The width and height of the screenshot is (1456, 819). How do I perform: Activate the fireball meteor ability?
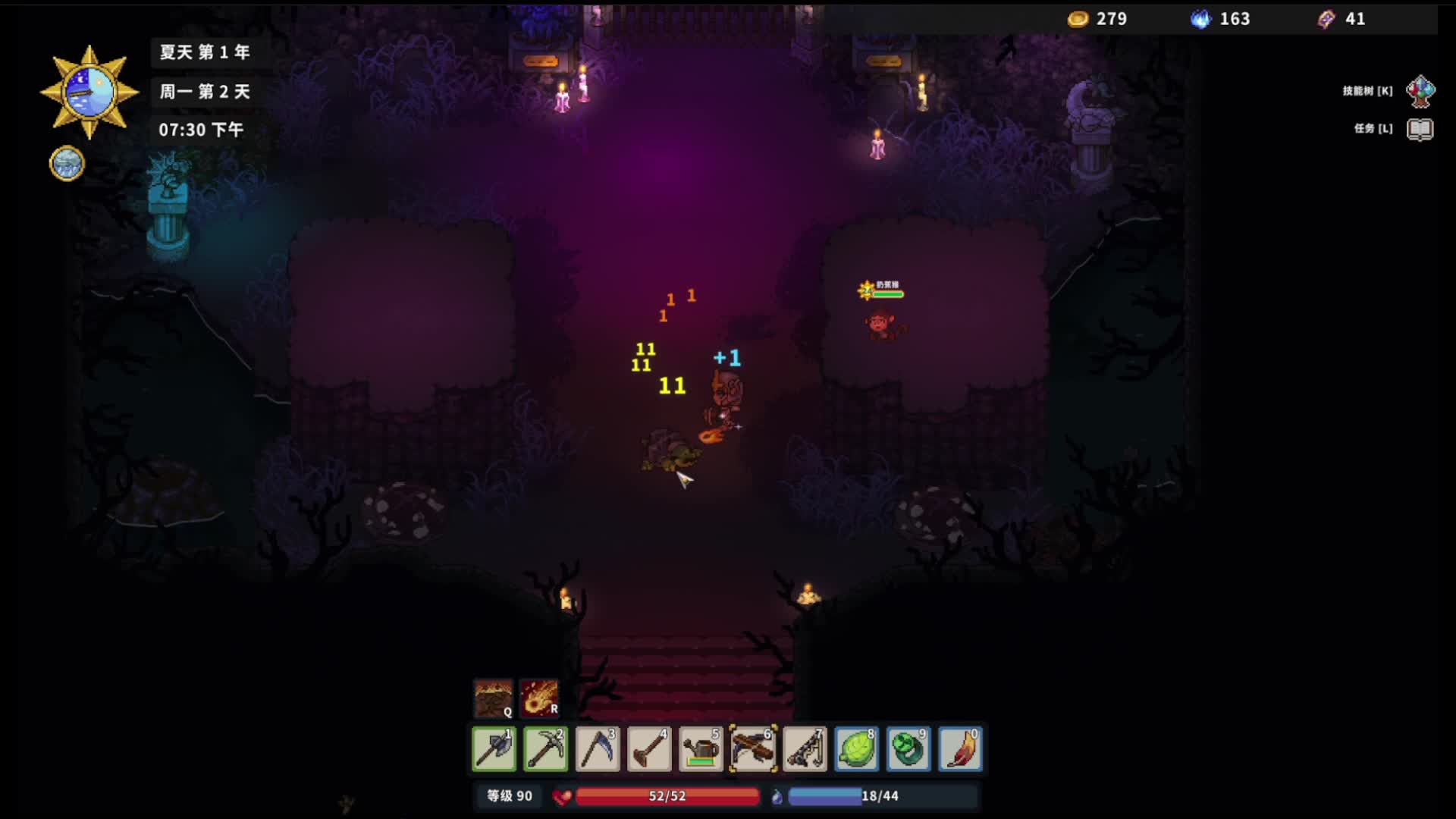539,698
